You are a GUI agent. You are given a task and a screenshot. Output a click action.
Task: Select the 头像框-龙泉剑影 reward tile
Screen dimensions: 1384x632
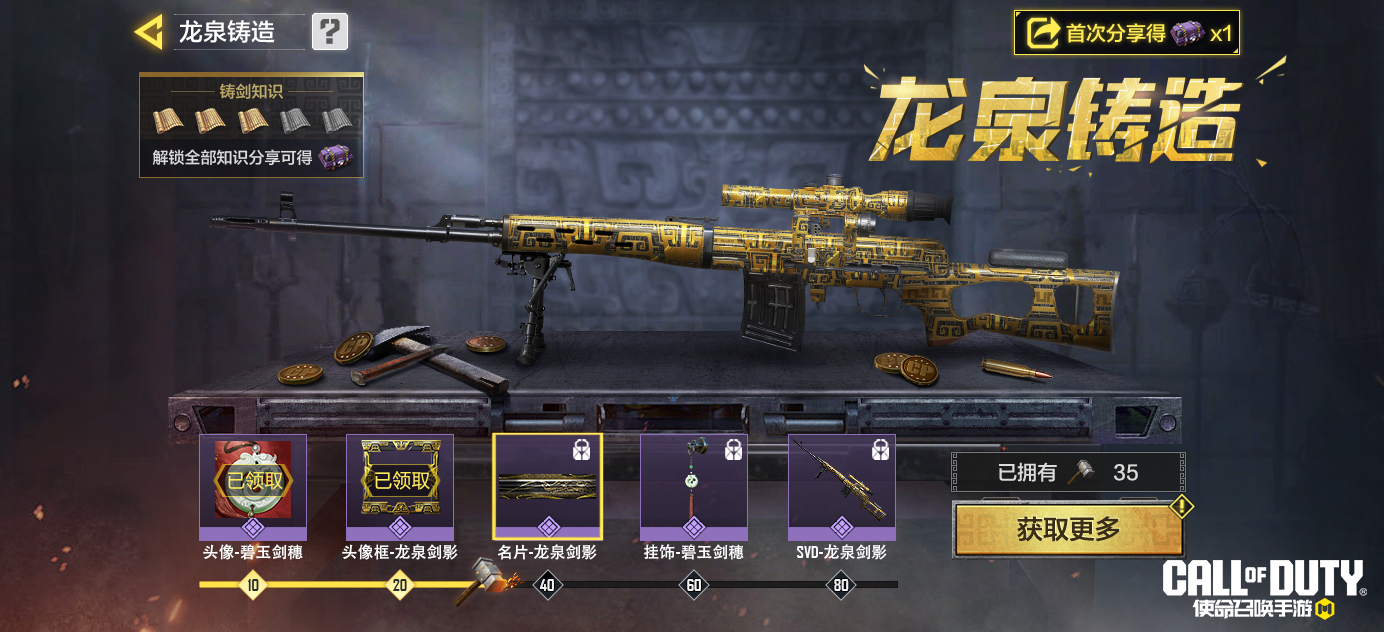[400, 487]
